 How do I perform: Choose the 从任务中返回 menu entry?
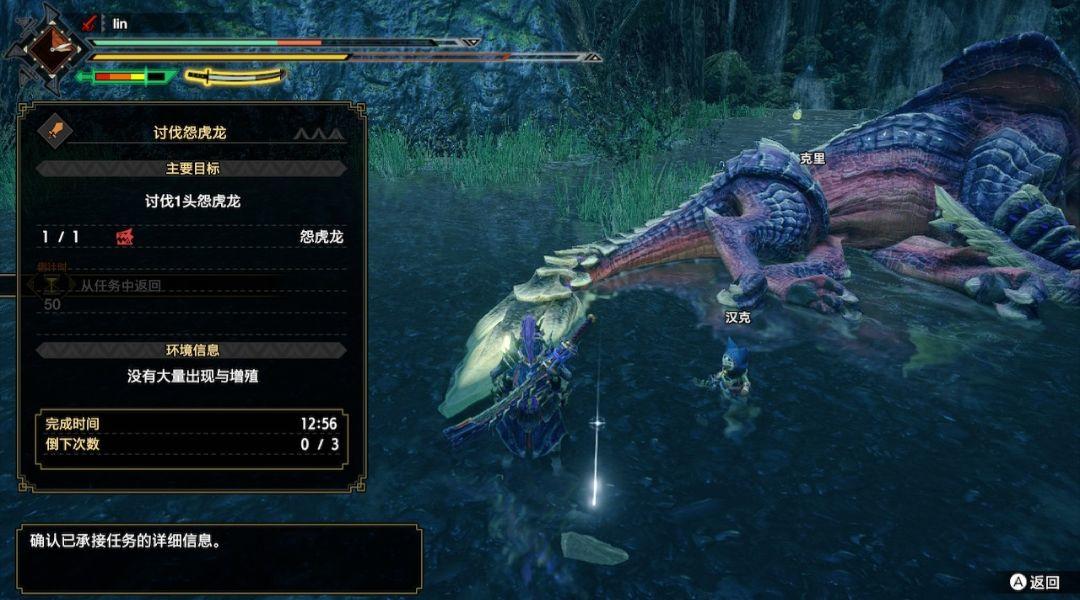pos(121,285)
